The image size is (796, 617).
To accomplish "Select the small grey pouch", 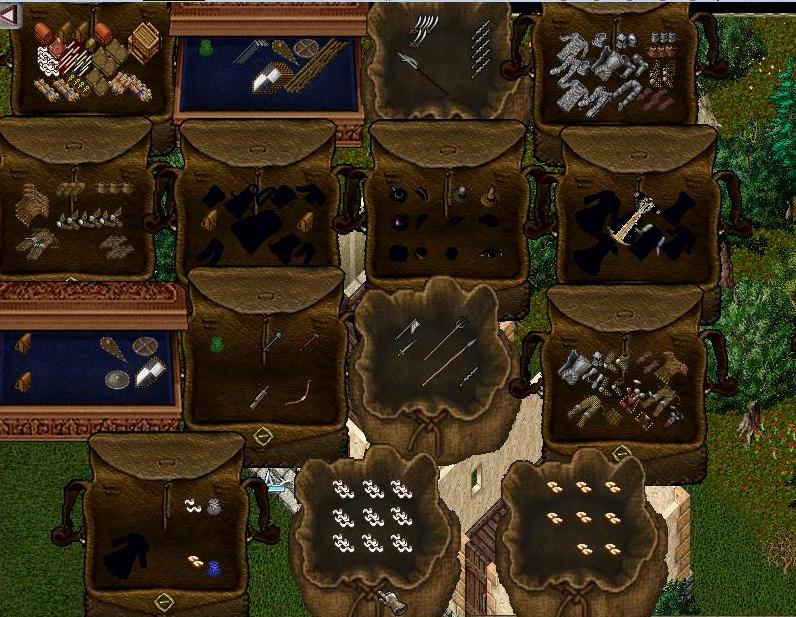I will pos(213,507).
